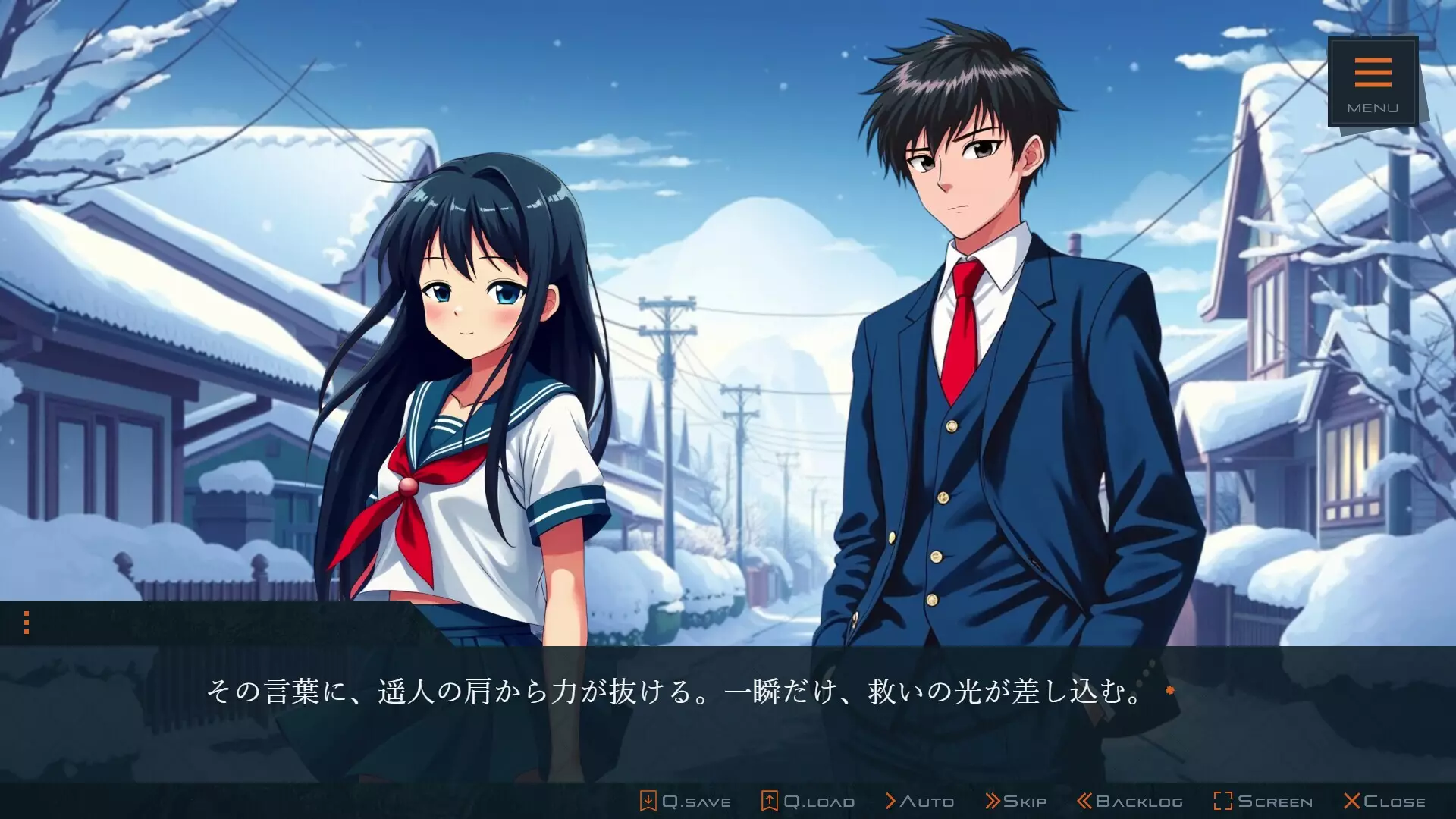Open the hamburger MENU icon
The width and height of the screenshot is (1456, 819).
[x=1373, y=72]
